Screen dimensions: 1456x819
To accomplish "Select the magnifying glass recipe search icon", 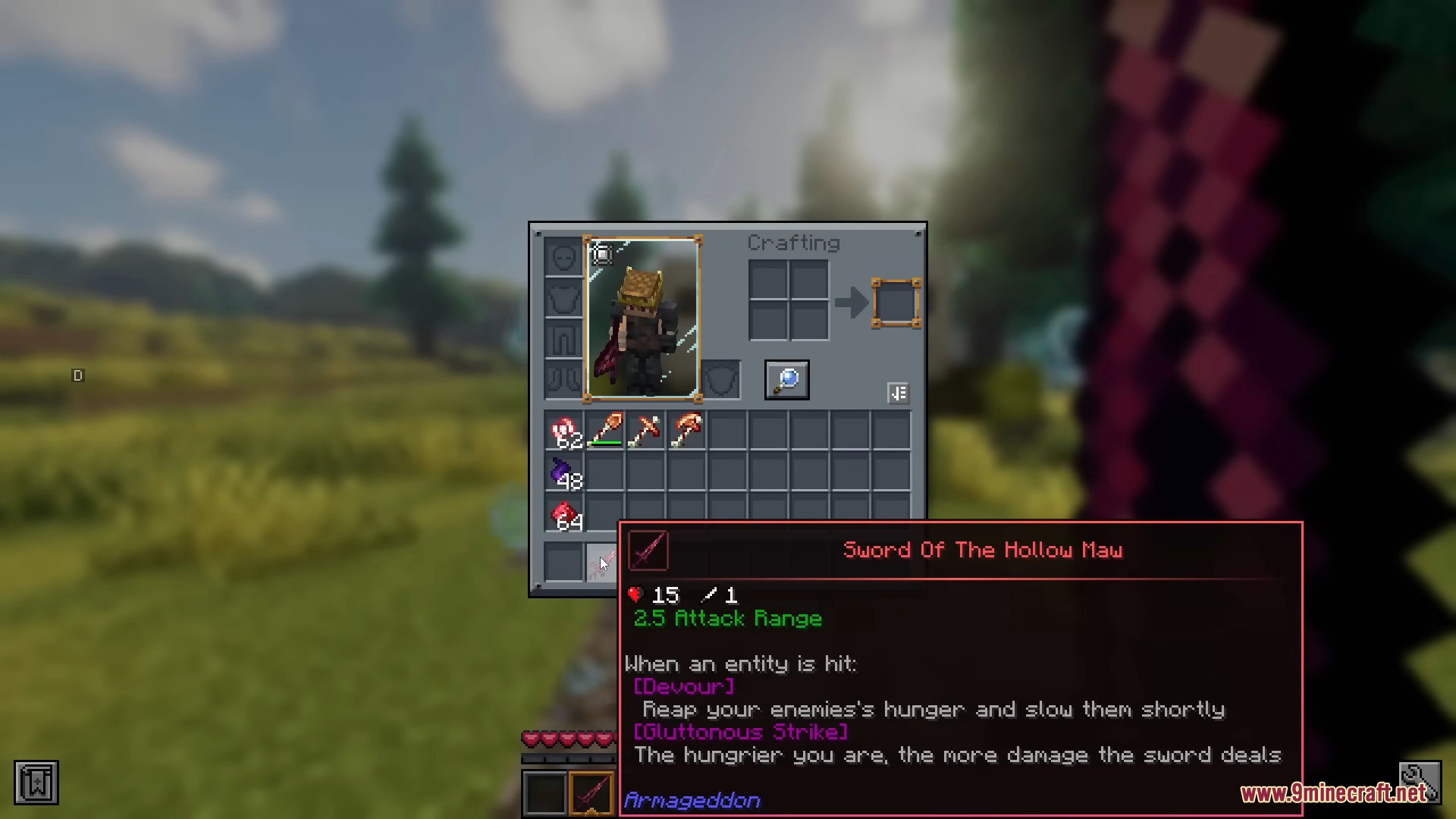I will (x=786, y=380).
